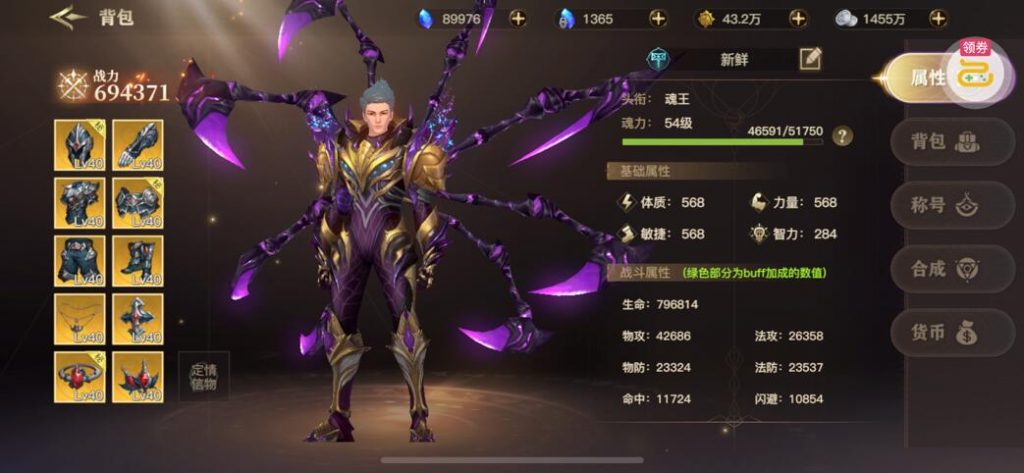
Task: Go back using the arrow beside 背包
Action: click(x=66, y=18)
